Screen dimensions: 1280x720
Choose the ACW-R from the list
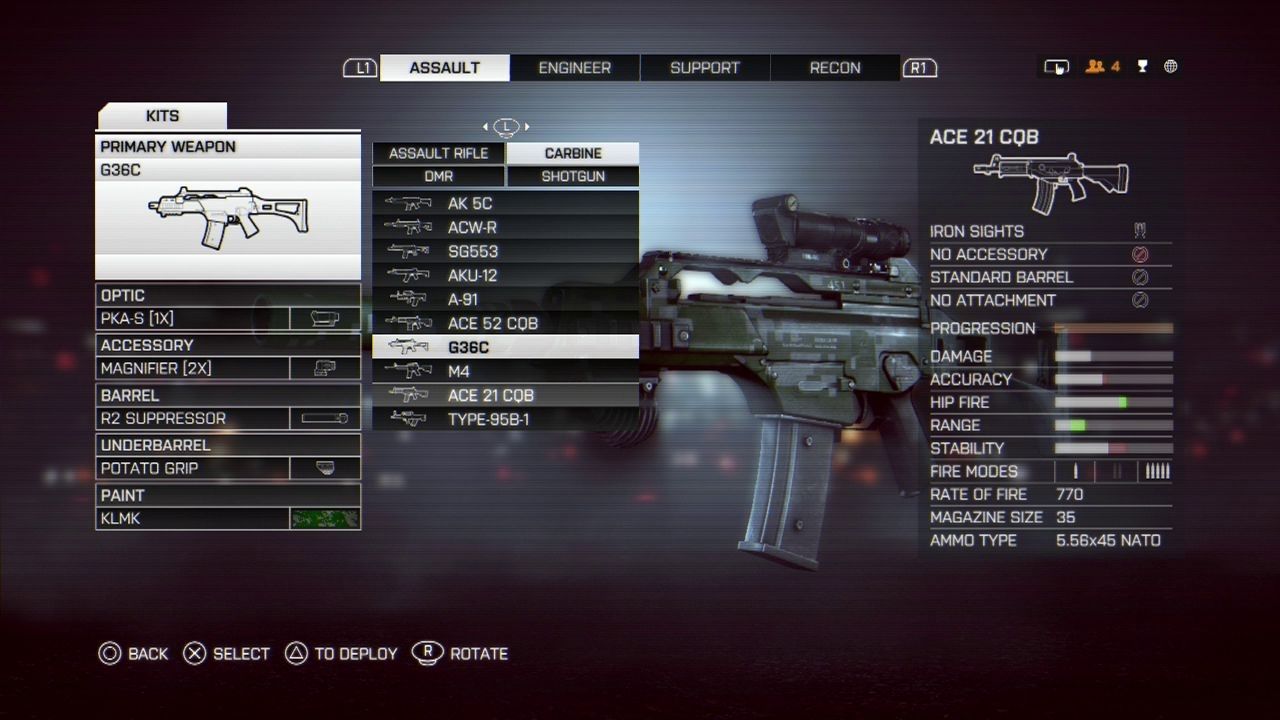tap(505, 227)
